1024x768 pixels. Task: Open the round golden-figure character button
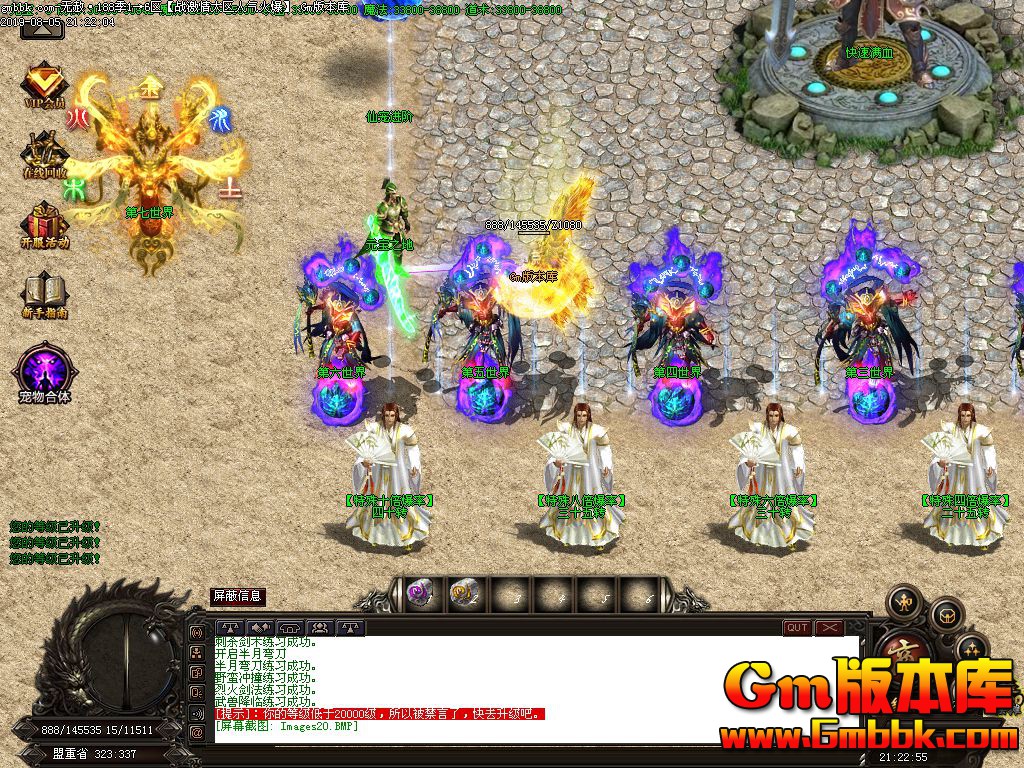tap(905, 601)
